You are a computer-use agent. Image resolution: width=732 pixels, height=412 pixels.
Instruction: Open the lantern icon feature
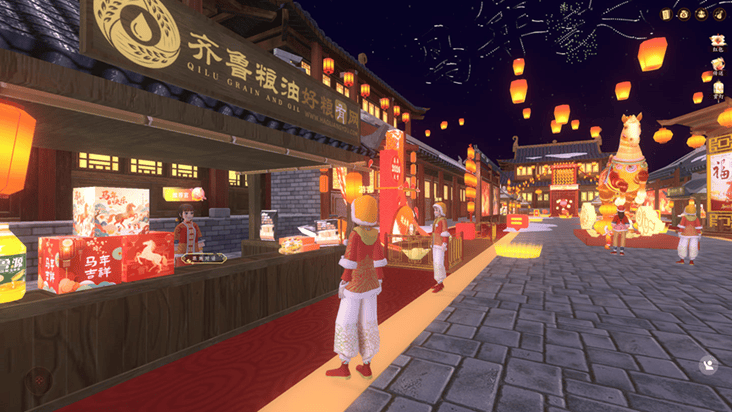pyautogui.click(x=718, y=88)
